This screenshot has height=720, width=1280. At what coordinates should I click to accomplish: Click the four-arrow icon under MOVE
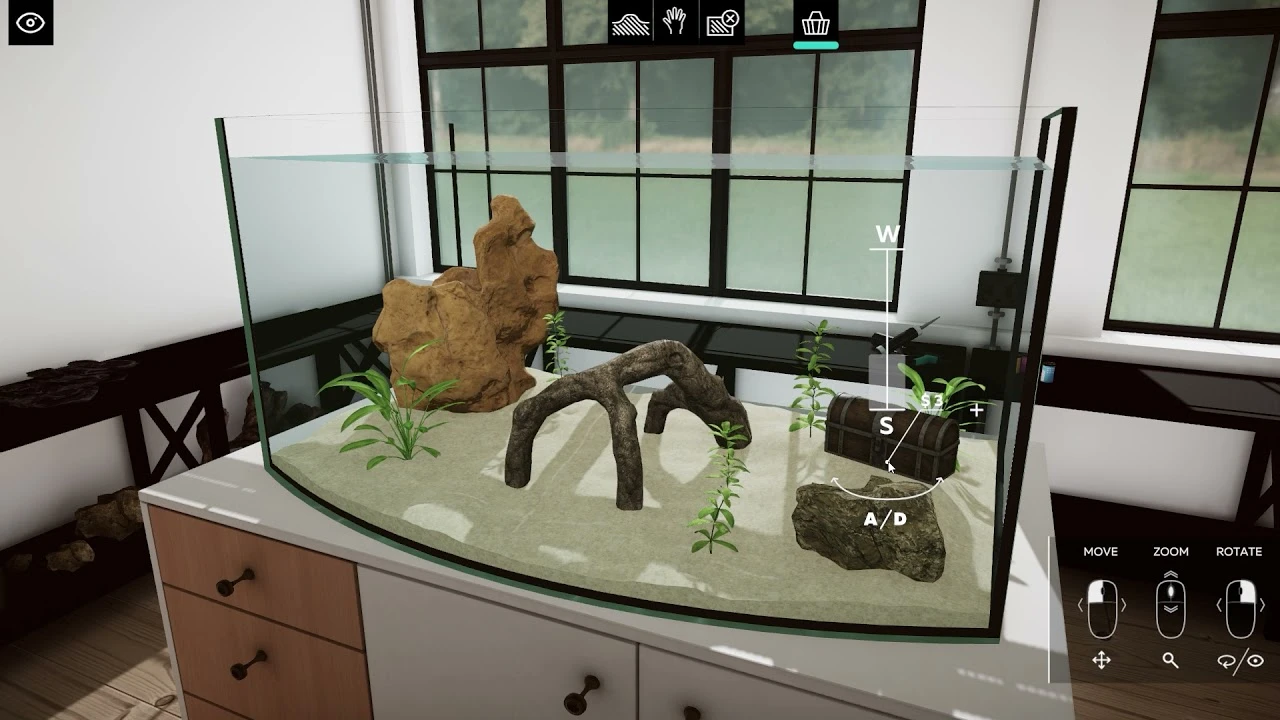pyautogui.click(x=1100, y=661)
